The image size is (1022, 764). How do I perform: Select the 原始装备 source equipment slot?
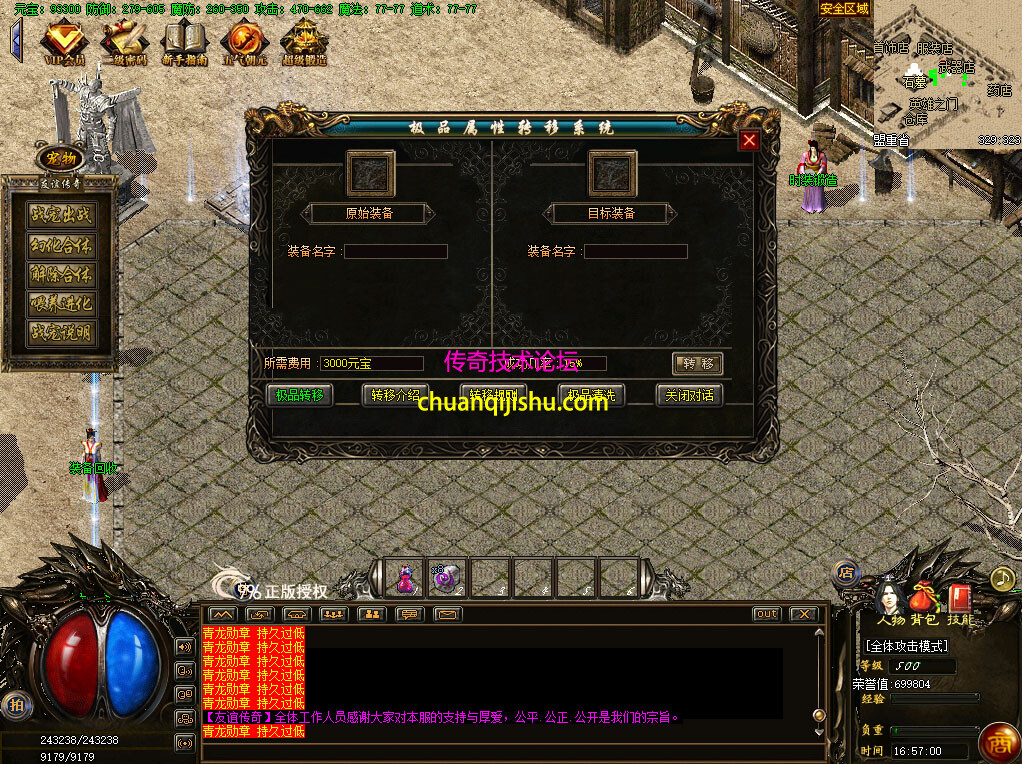370,174
